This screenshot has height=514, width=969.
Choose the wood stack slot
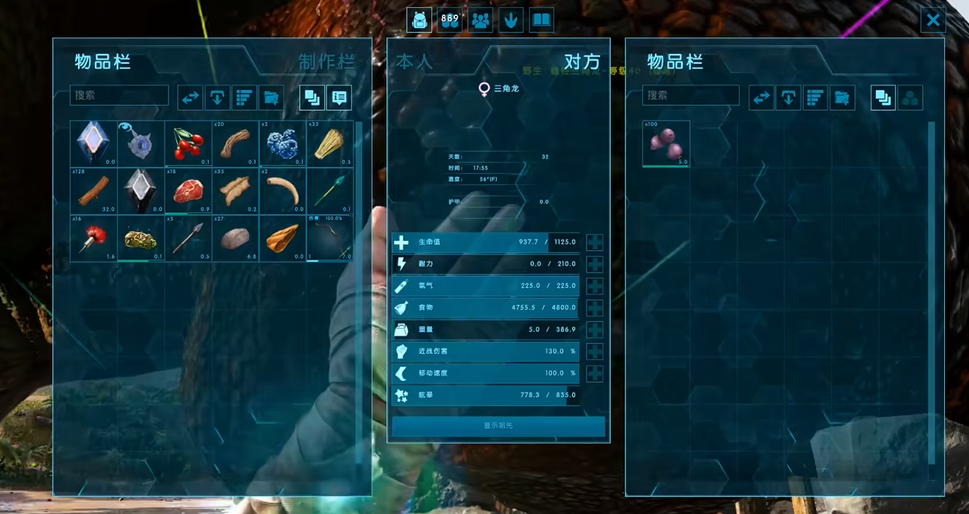(93, 190)
